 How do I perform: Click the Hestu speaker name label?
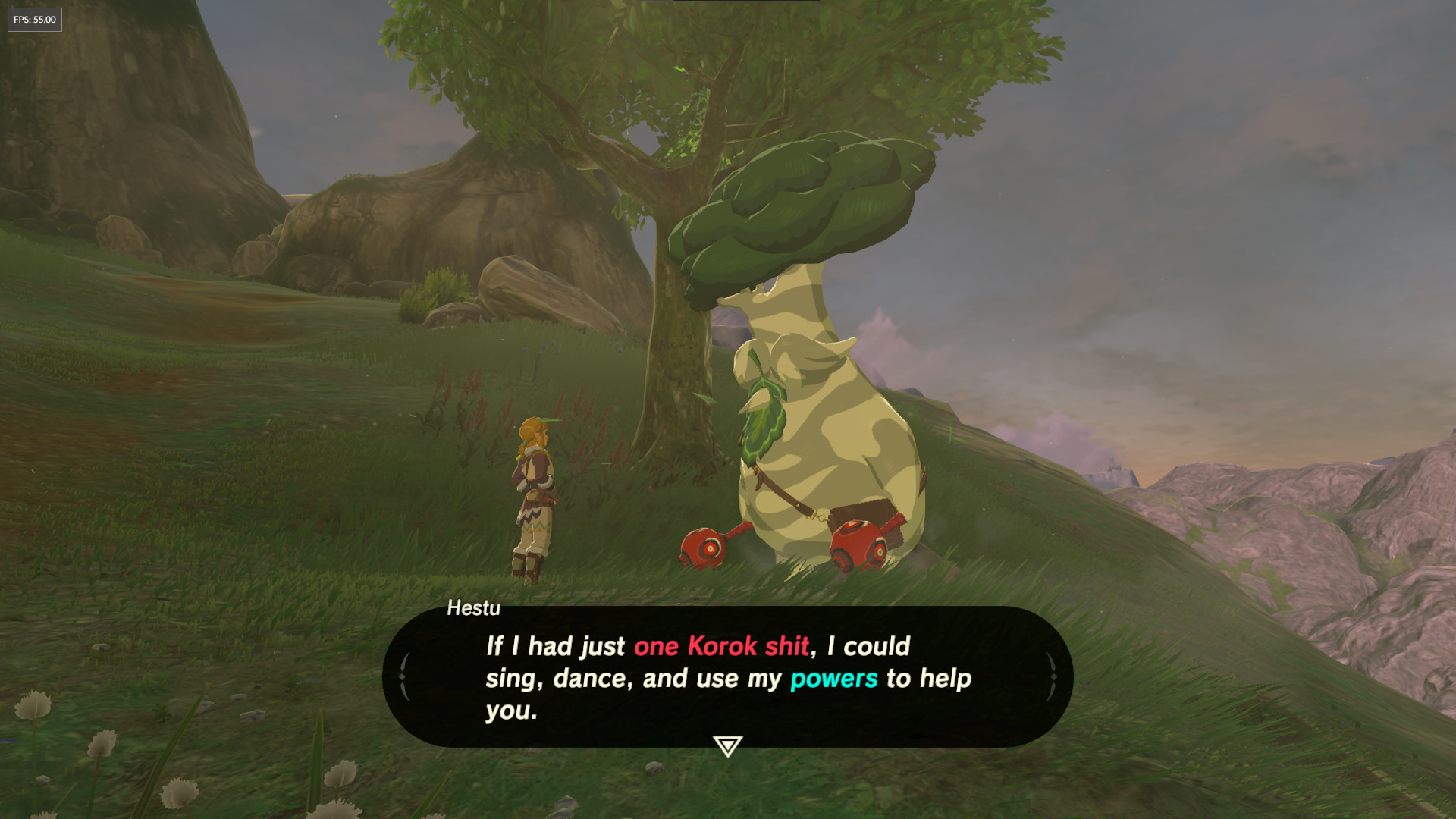pos(473,609)
